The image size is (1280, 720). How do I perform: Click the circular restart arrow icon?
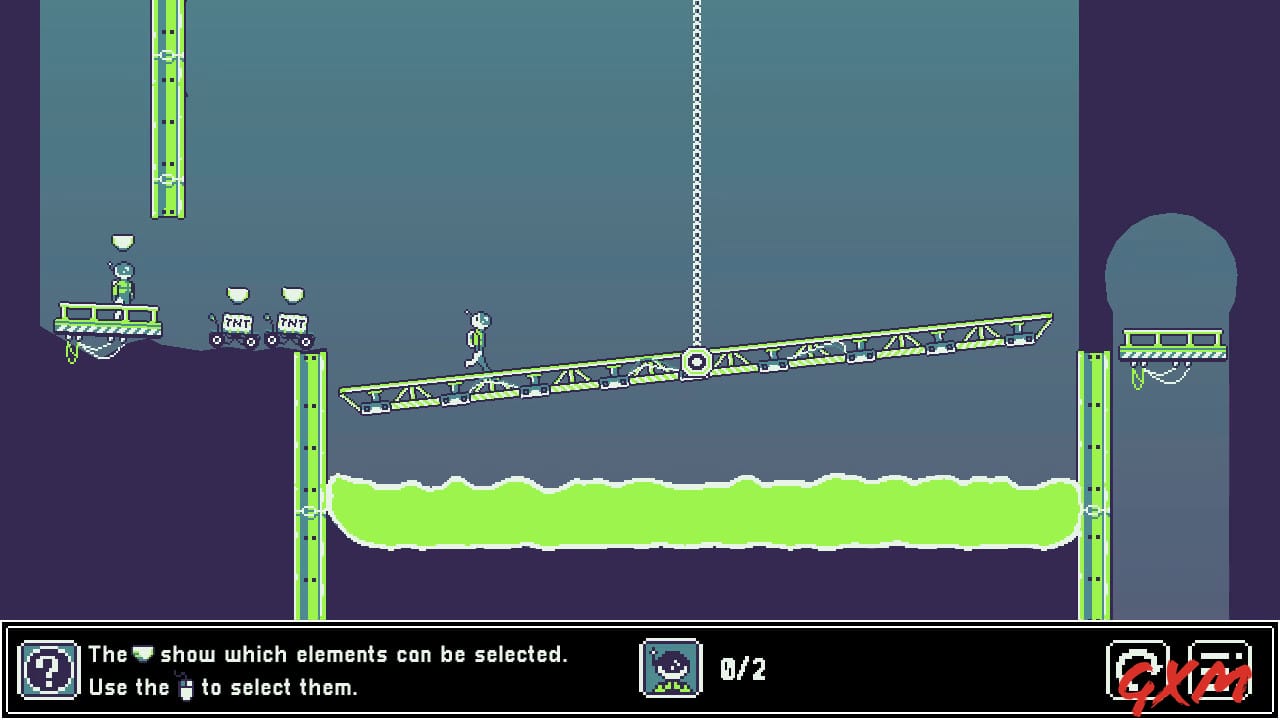1138,667
